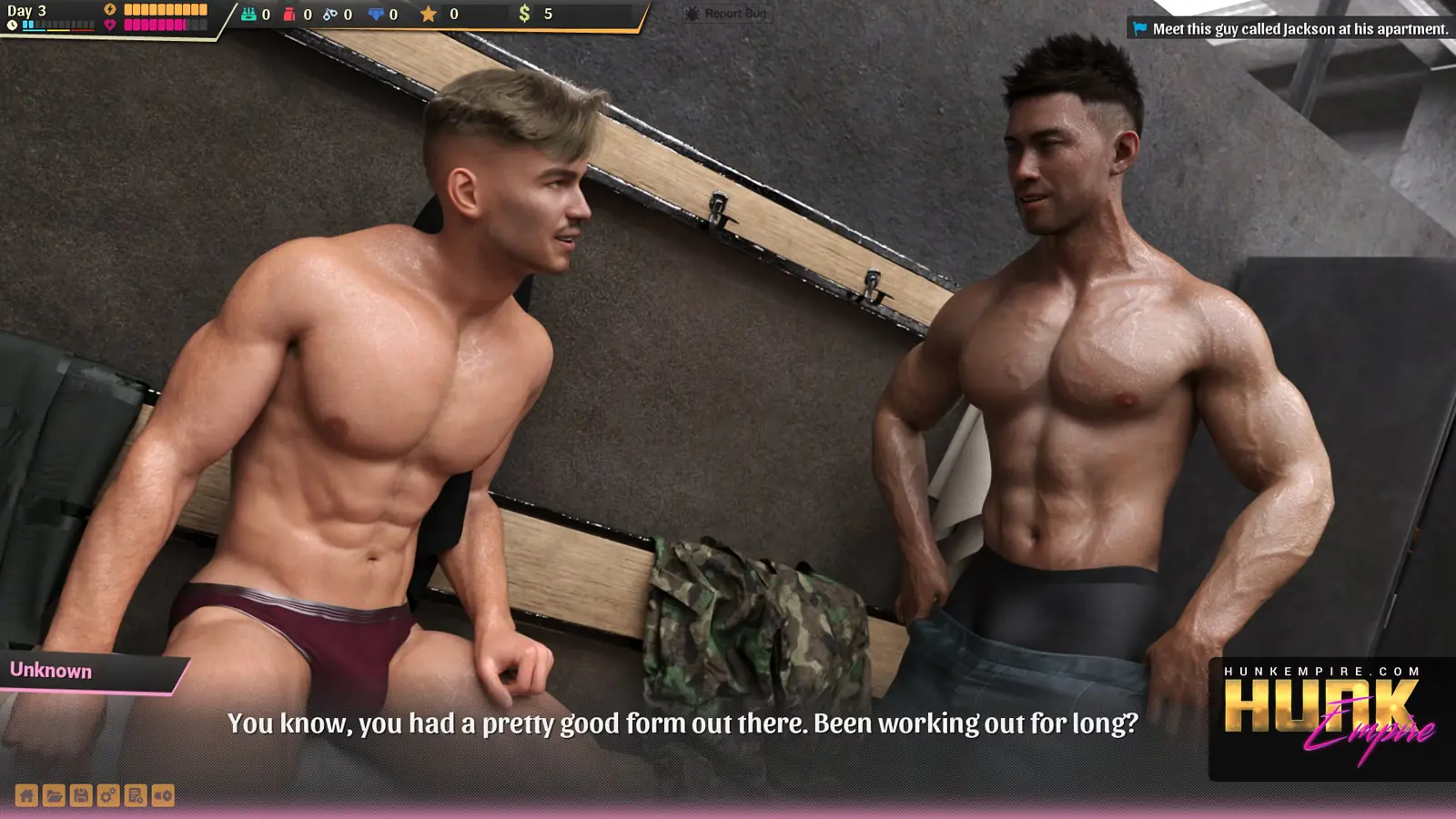
Task: Open the home menu icon
Action: (x=26, y=795)
